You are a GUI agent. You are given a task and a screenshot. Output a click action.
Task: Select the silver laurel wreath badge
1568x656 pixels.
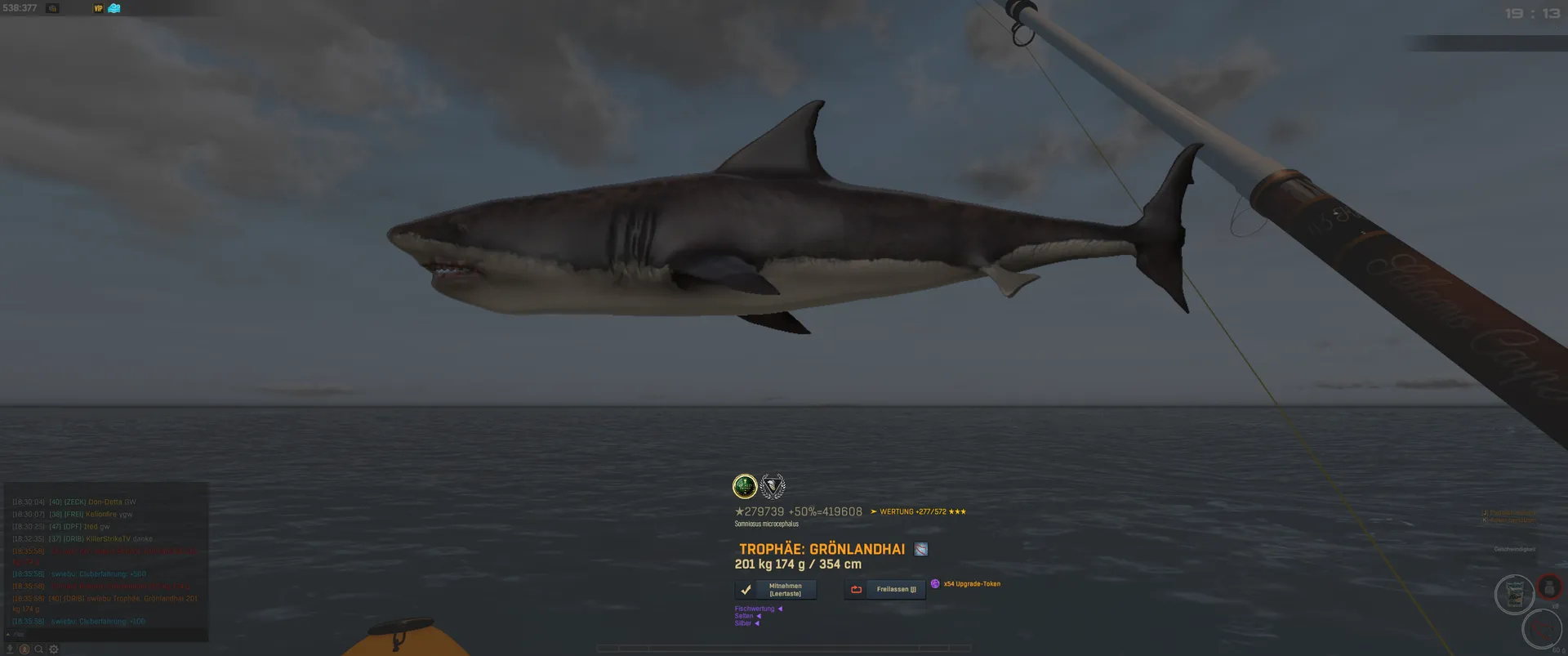[773, 487]
